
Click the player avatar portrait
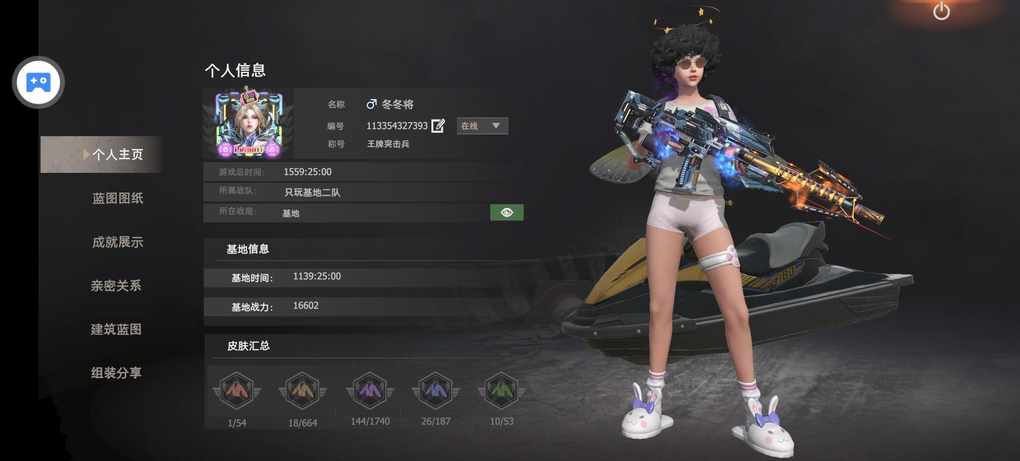pyautogui.click(x=249, y=124)
